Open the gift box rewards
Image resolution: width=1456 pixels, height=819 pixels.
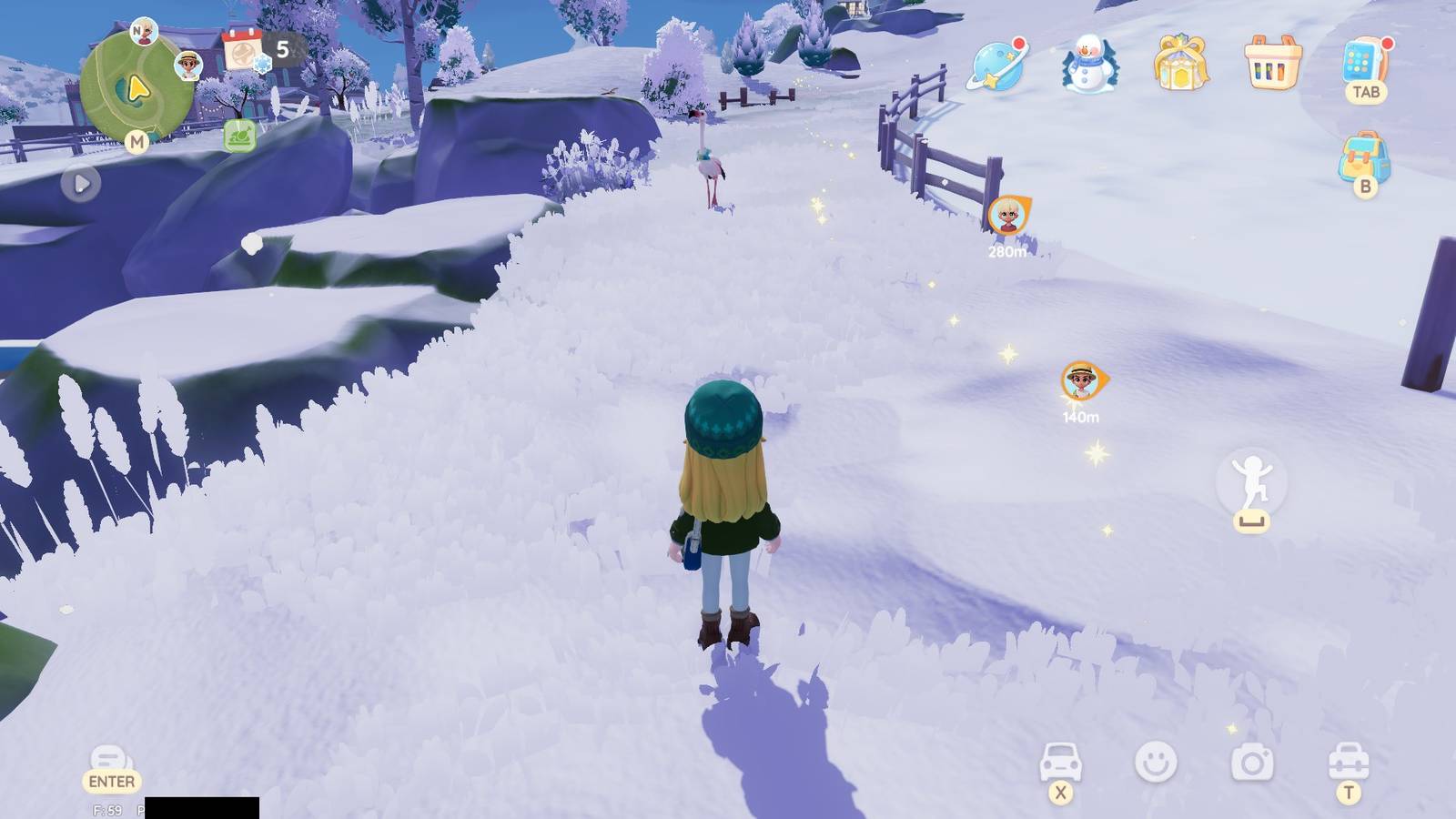coord(1179,62)
